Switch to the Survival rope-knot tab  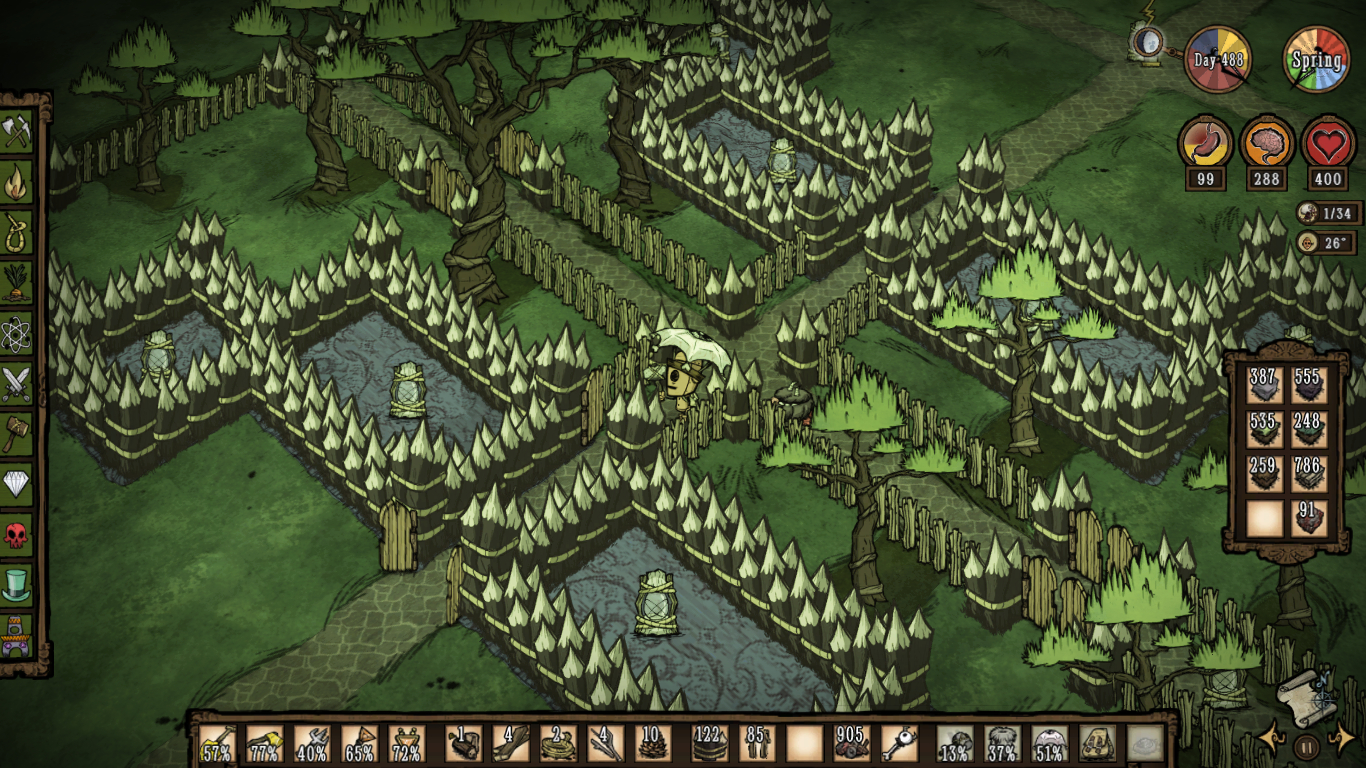pyautogui.click(x=17, y=233)
